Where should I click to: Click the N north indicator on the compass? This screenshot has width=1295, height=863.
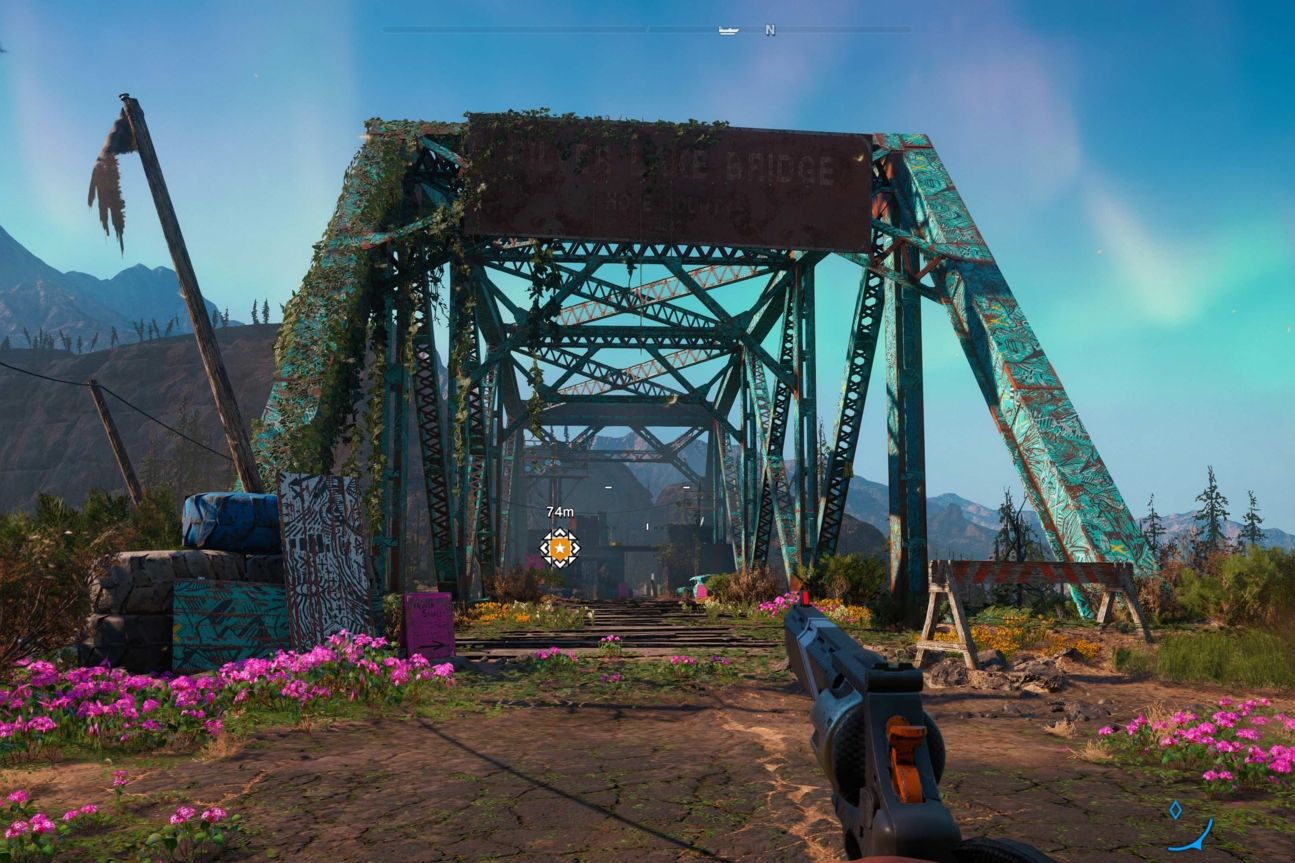click(x=768, y=30)
